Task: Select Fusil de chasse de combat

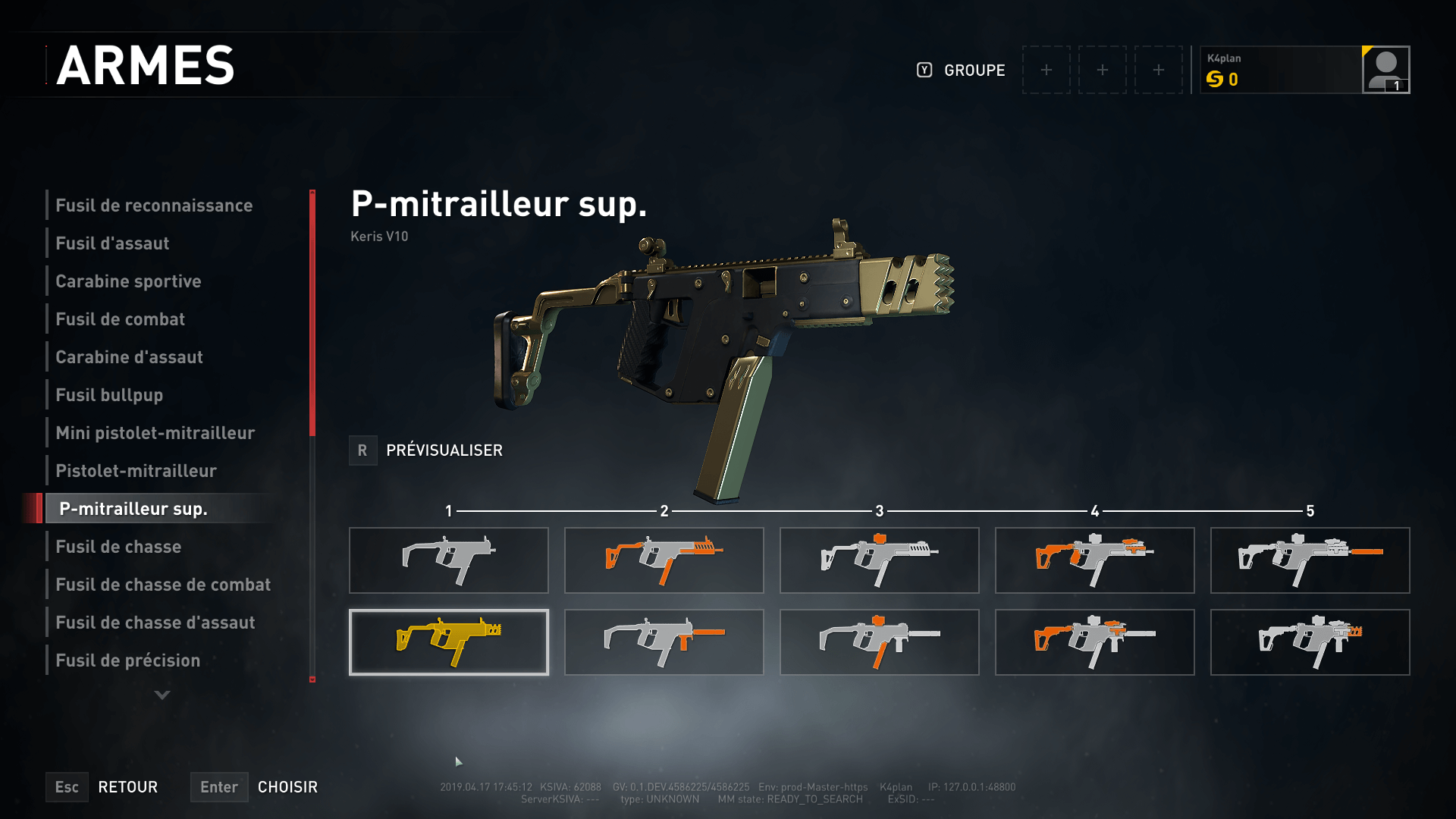Action: 163,585
